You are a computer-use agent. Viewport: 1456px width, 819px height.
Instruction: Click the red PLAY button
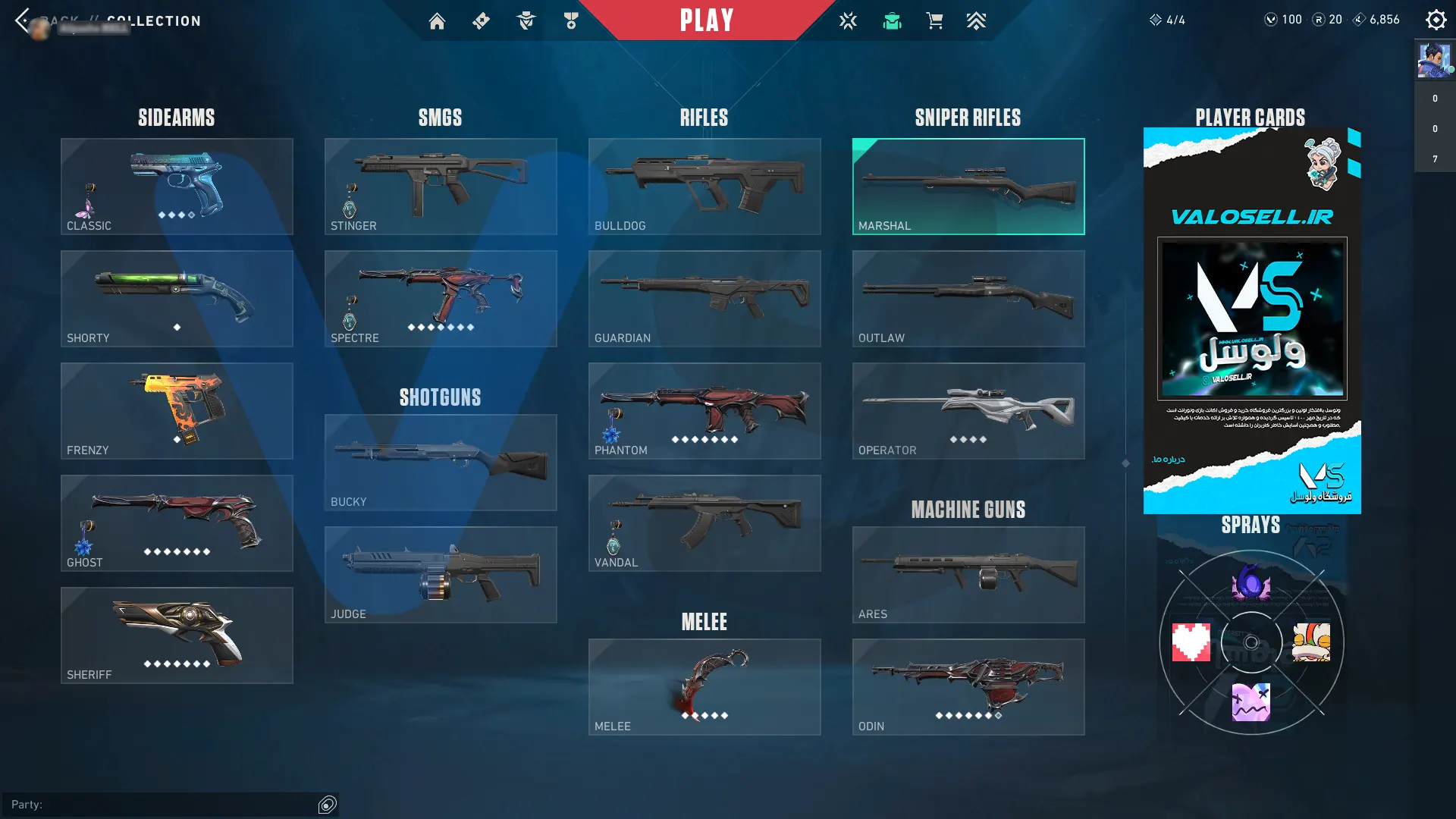(706, 20)
